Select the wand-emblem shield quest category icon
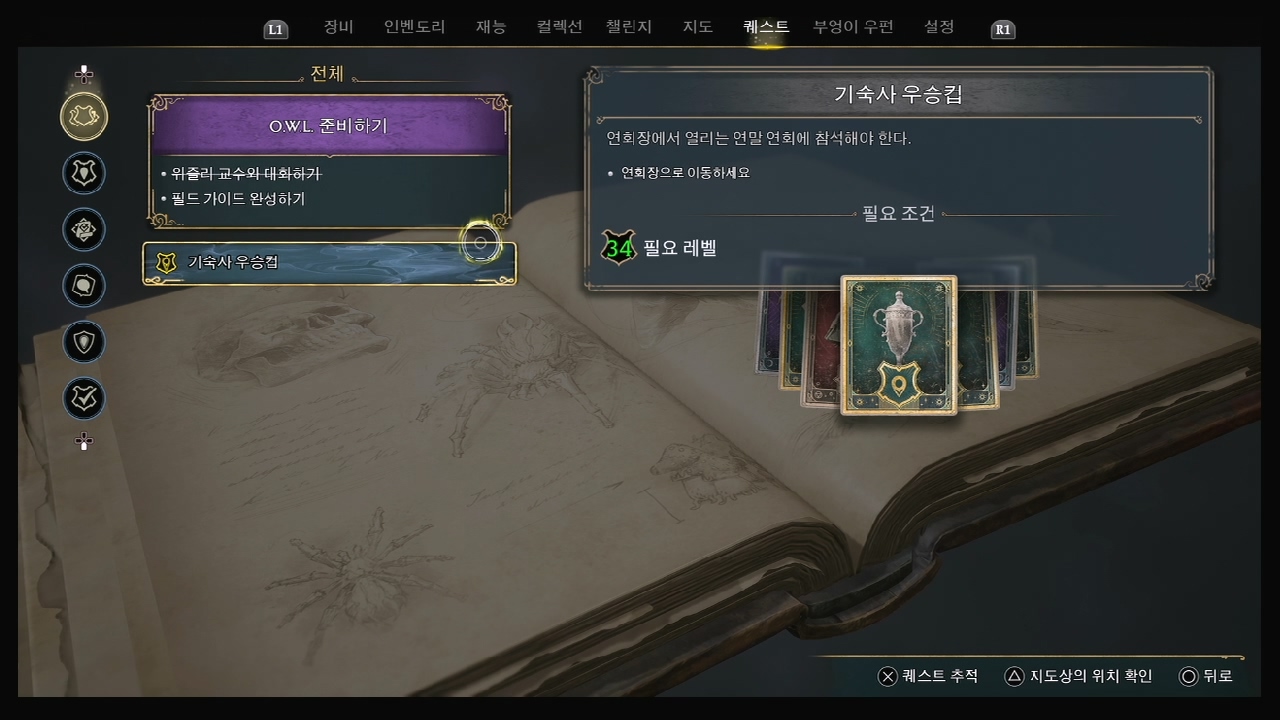Viewport: 1280px width, 720px height. (84, 173)
